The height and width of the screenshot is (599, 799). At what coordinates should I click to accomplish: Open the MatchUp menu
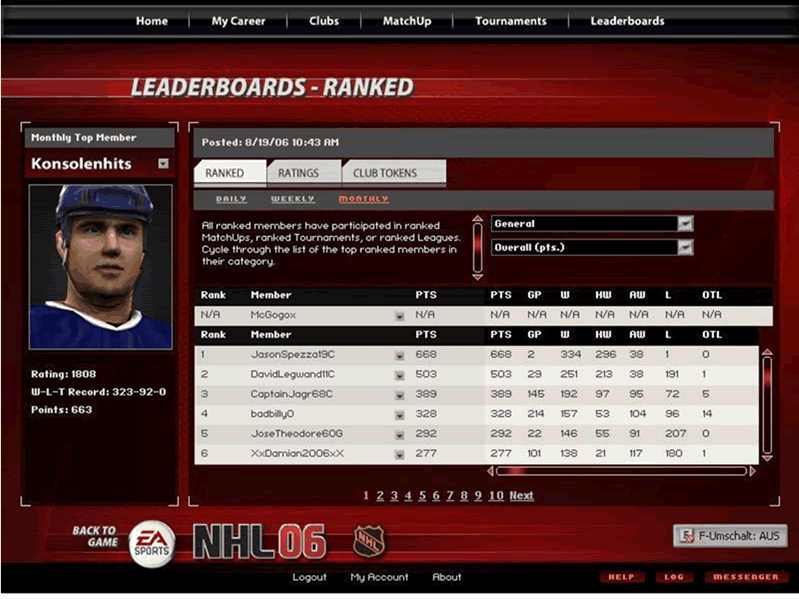tap(406, 21)
